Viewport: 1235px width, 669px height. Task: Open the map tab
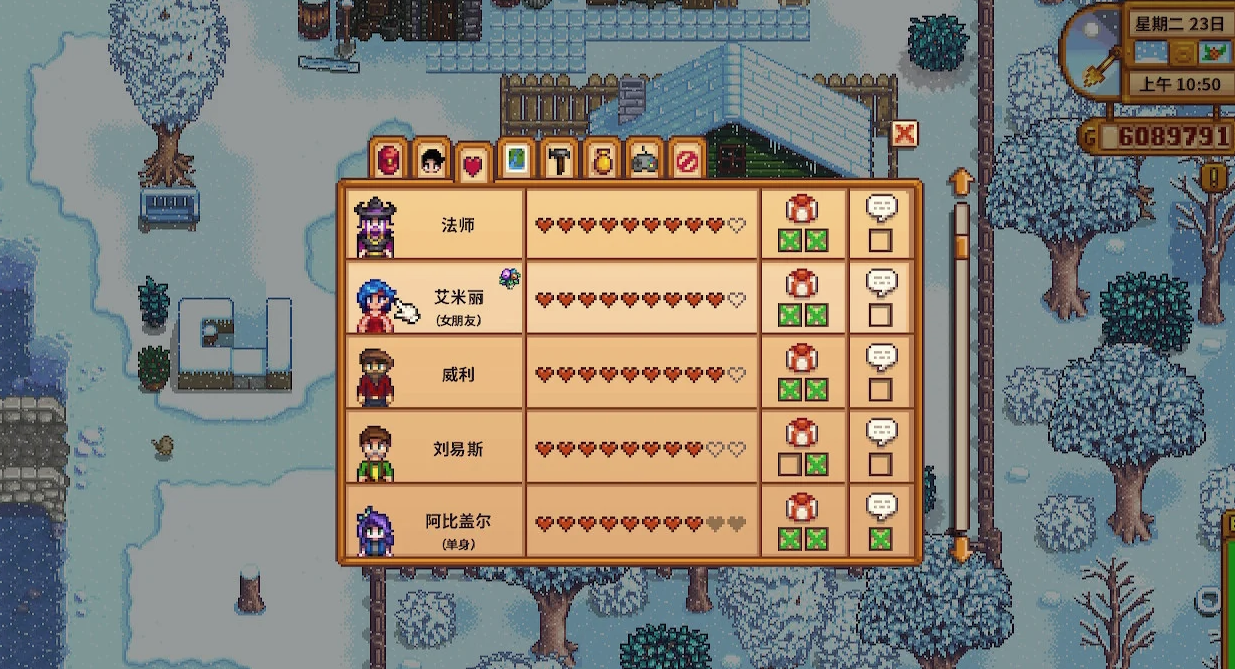click(x=516, y=160)
